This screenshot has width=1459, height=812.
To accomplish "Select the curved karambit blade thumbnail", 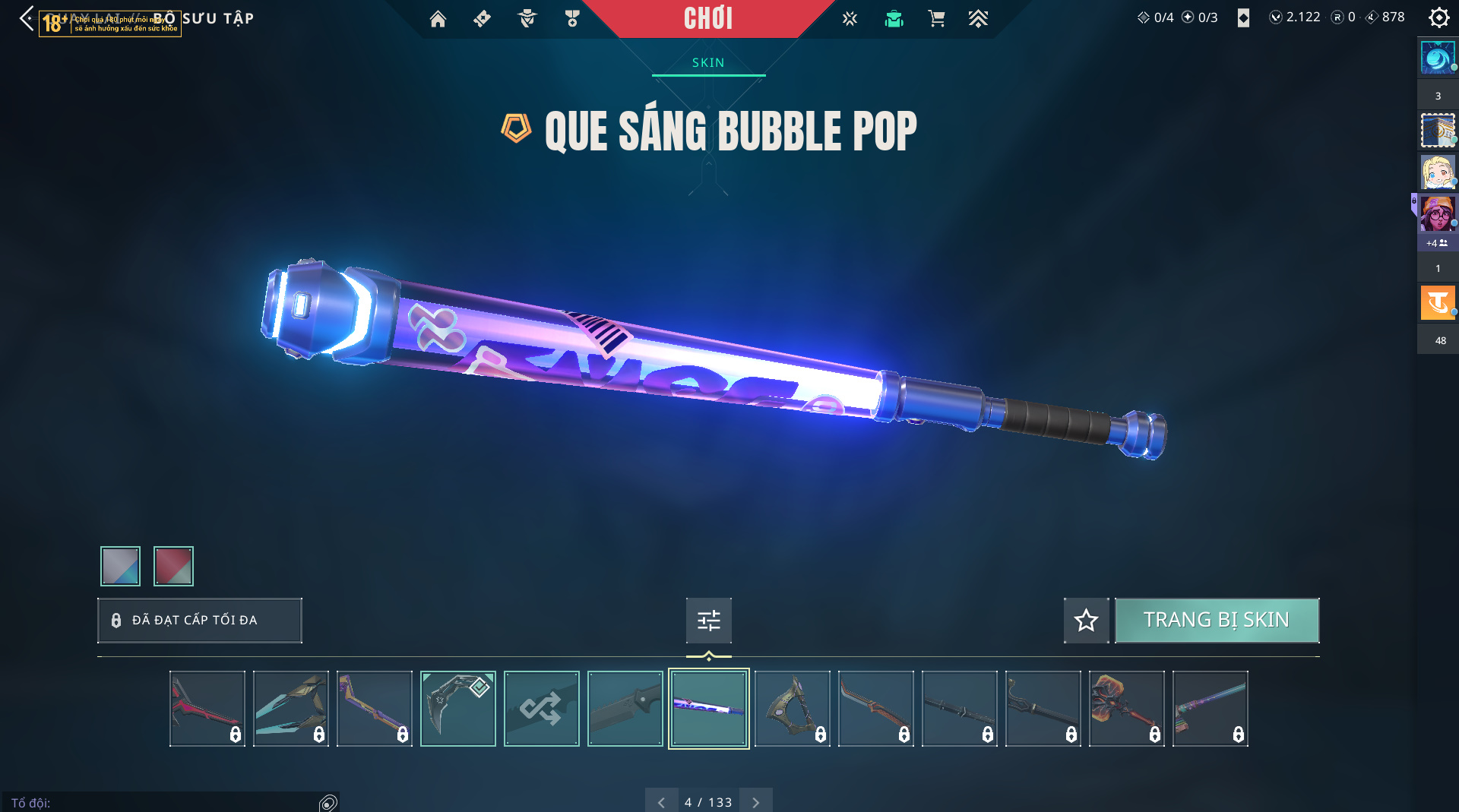I will [457, 709].
